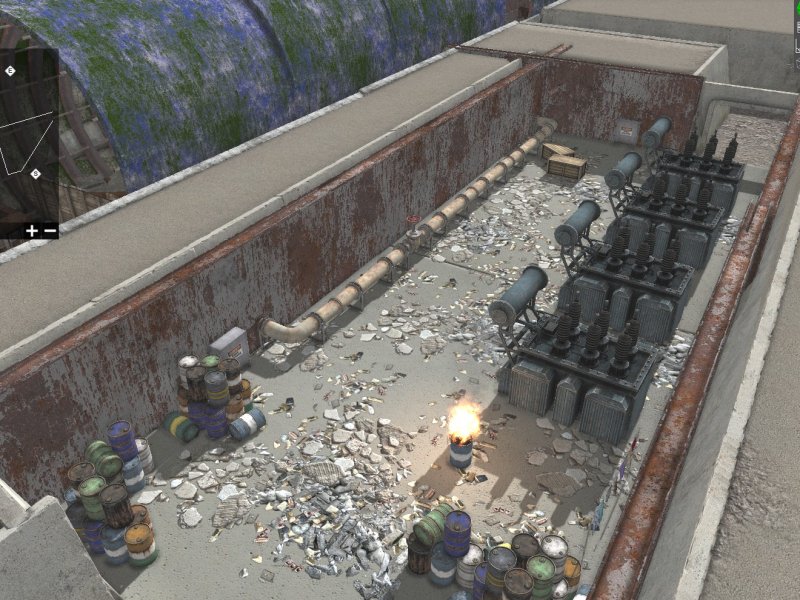Zoom out the minimap with minus button

coord(49,231)
